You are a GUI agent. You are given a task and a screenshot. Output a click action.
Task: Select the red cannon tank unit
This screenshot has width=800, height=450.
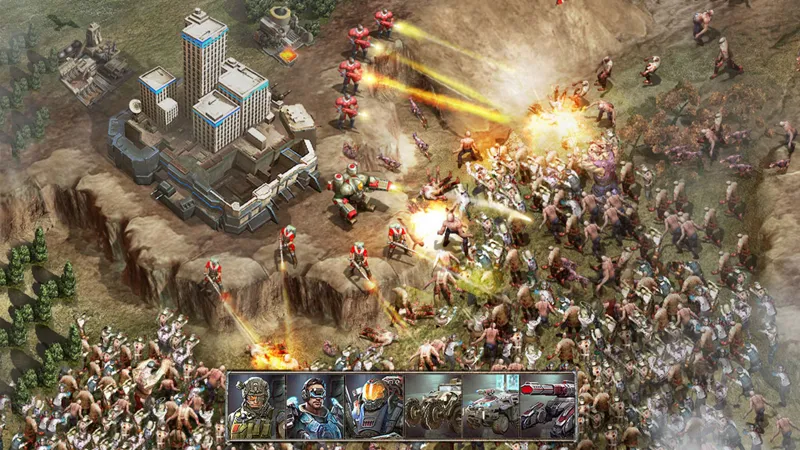(x=546, y=406)
